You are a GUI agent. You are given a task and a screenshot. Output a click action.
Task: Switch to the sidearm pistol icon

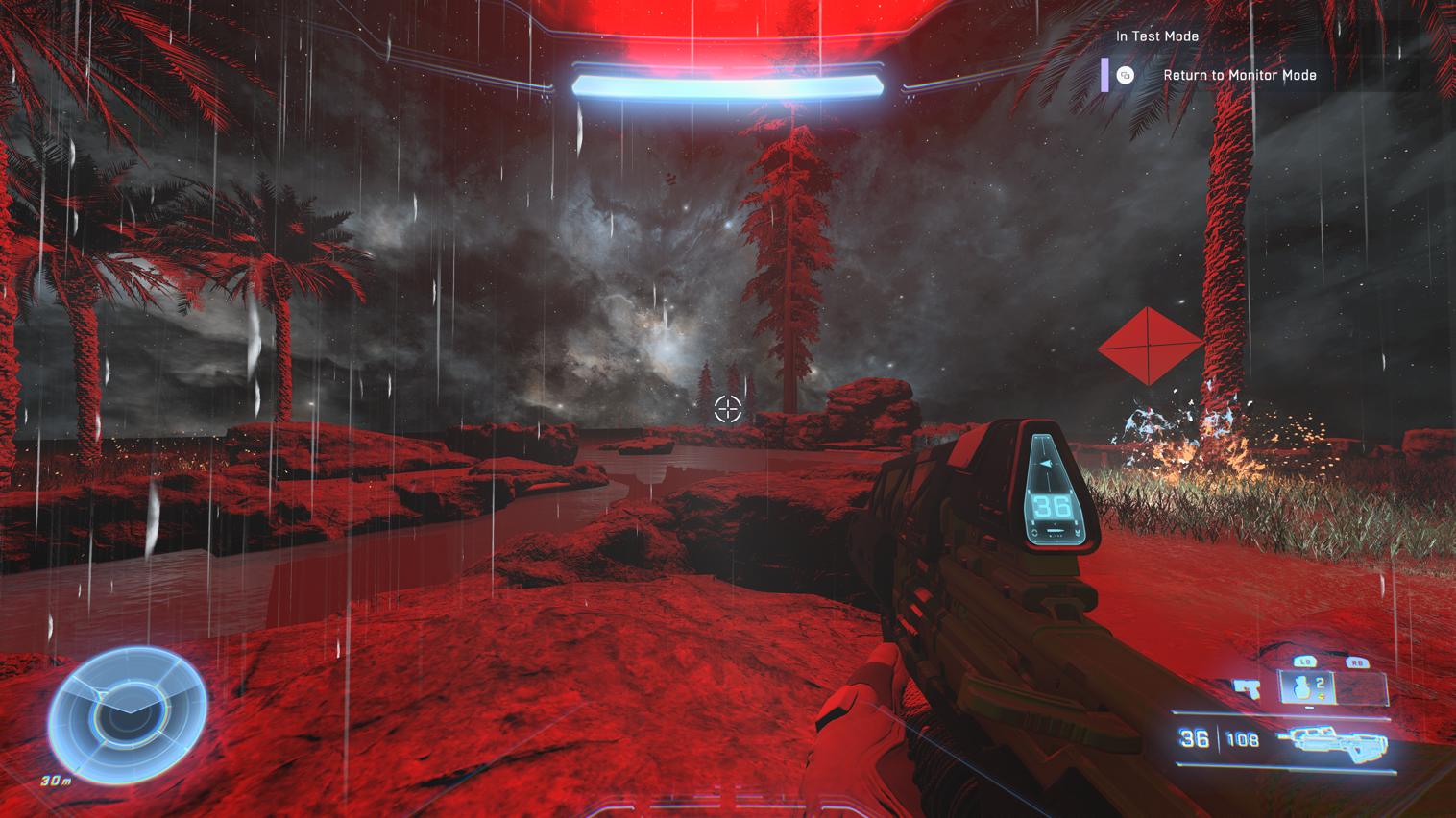click(x=1248, y=687)
